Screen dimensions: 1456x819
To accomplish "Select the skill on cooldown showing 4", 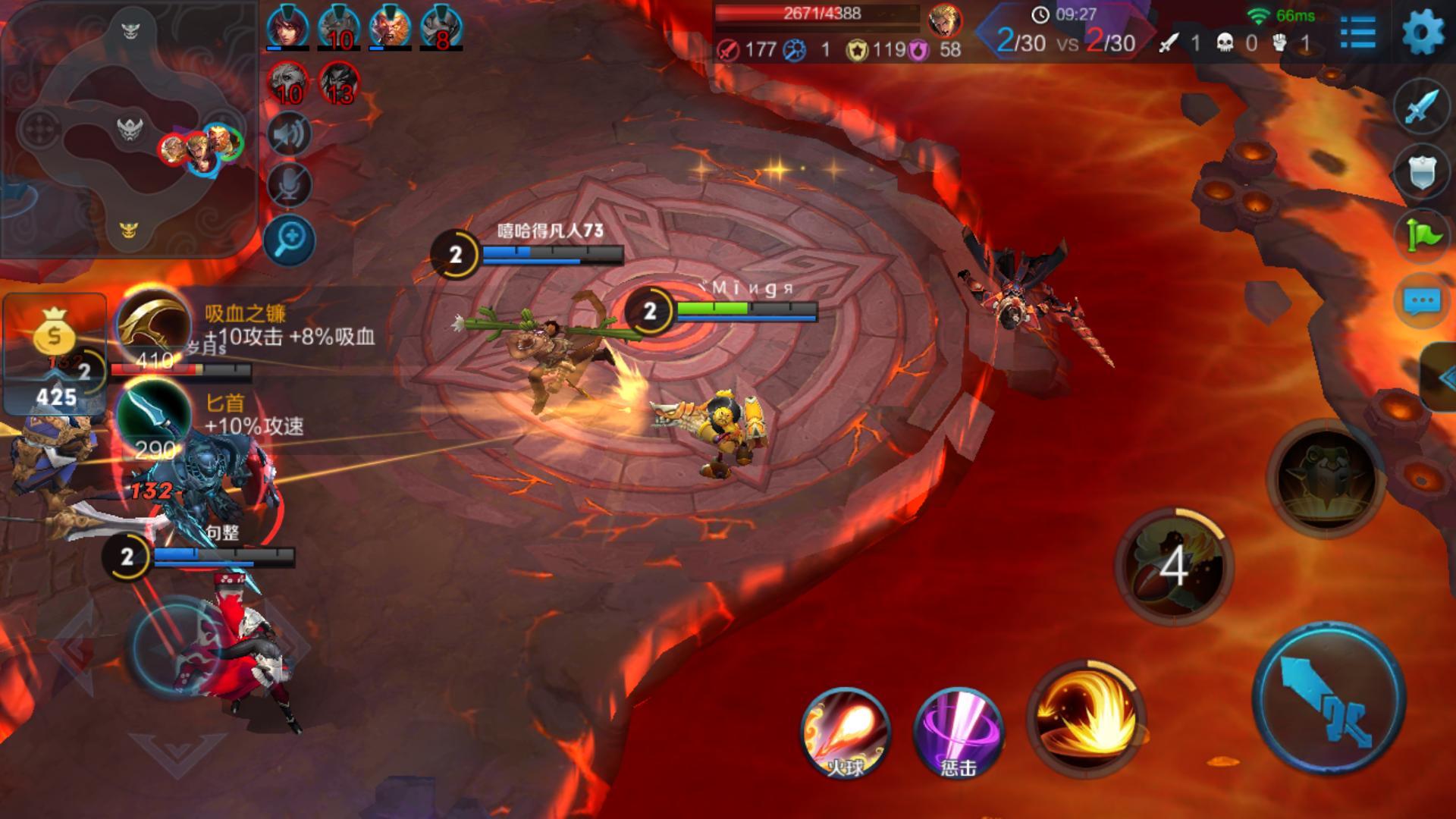I will click(1173, 566).
